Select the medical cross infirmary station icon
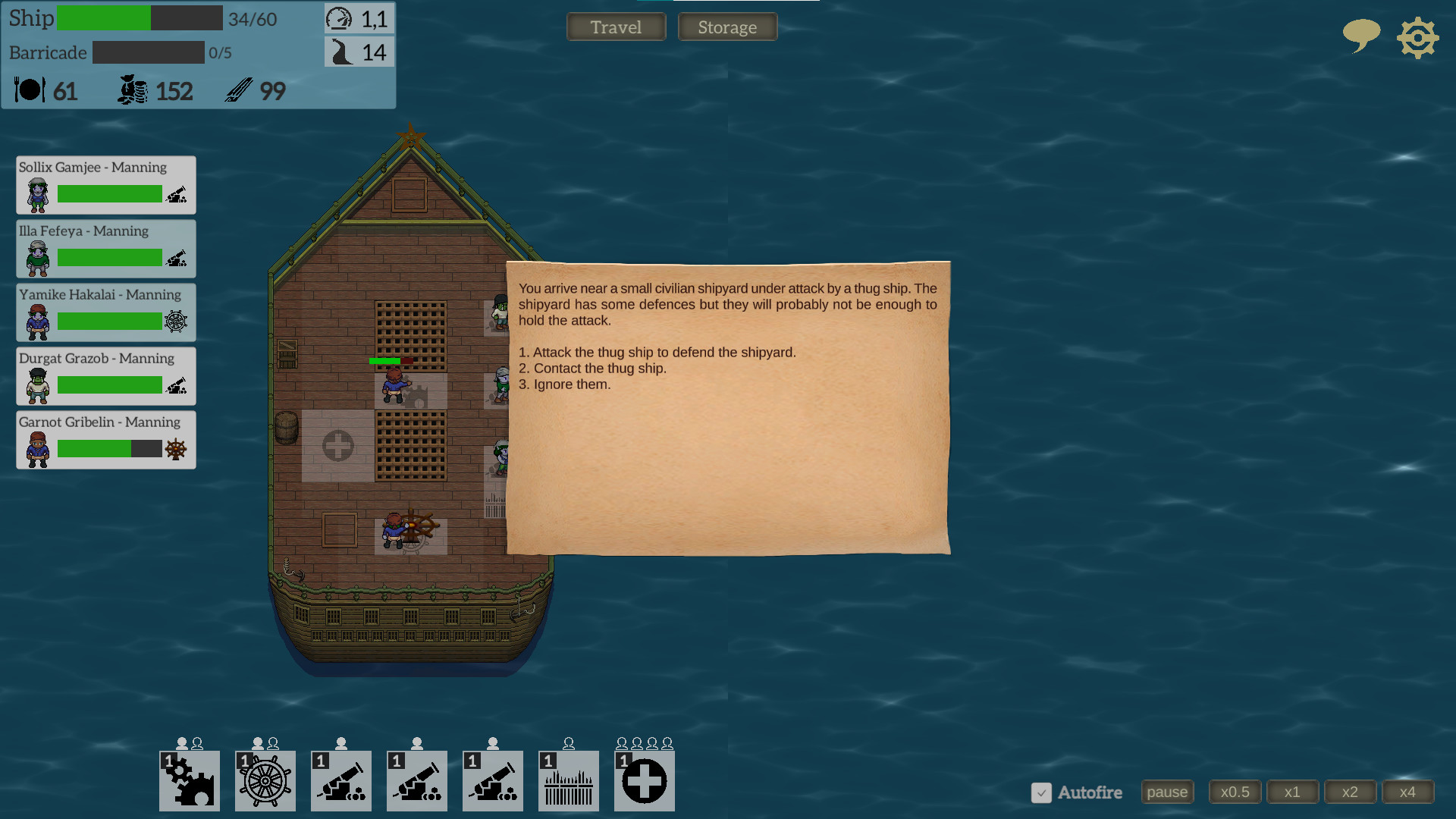This screenshot has width=1456, height=819. (644, 781)
